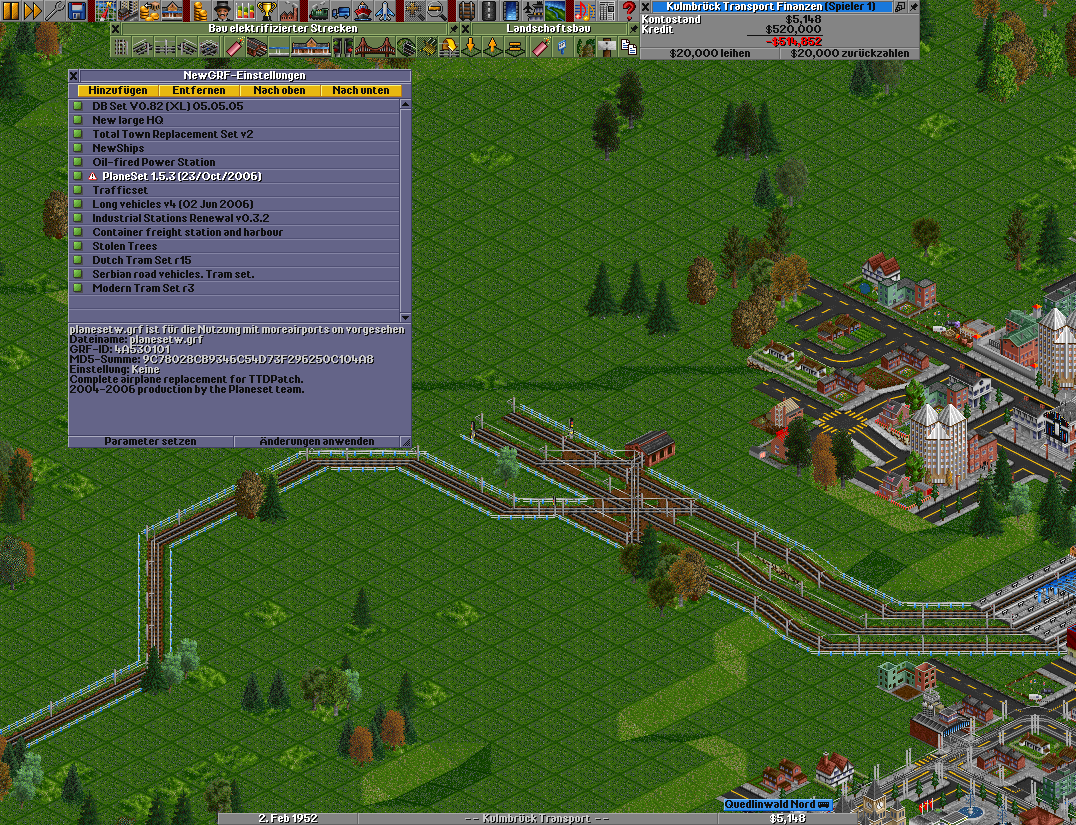Viewport: 1076px width, 825px height.
Task: Apply changes with Änderungen anwenden
Action: coord(317,441)
